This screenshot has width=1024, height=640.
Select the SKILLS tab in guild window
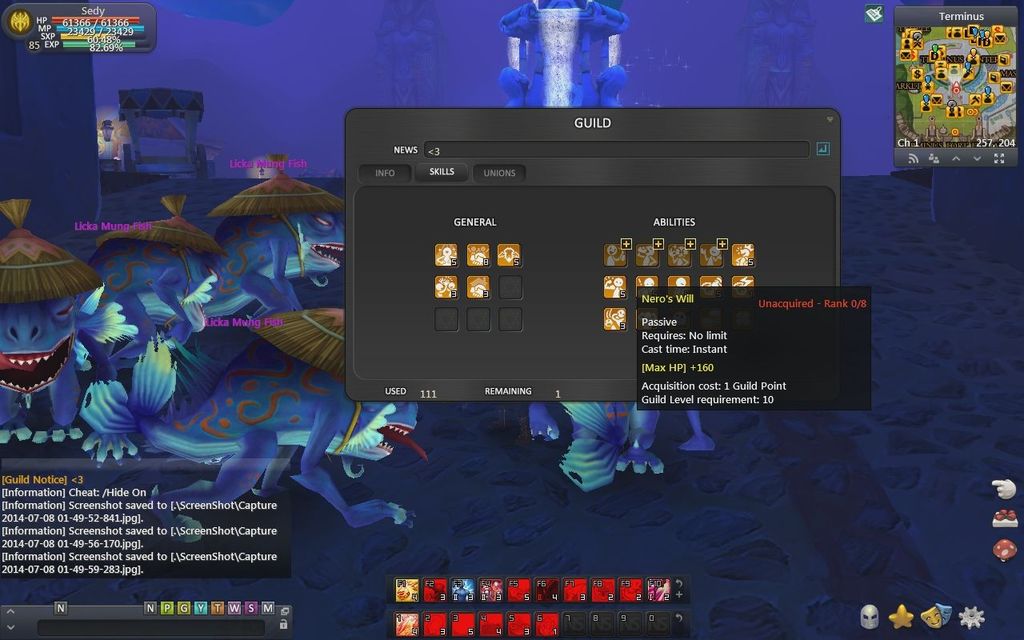pos(441,172)
